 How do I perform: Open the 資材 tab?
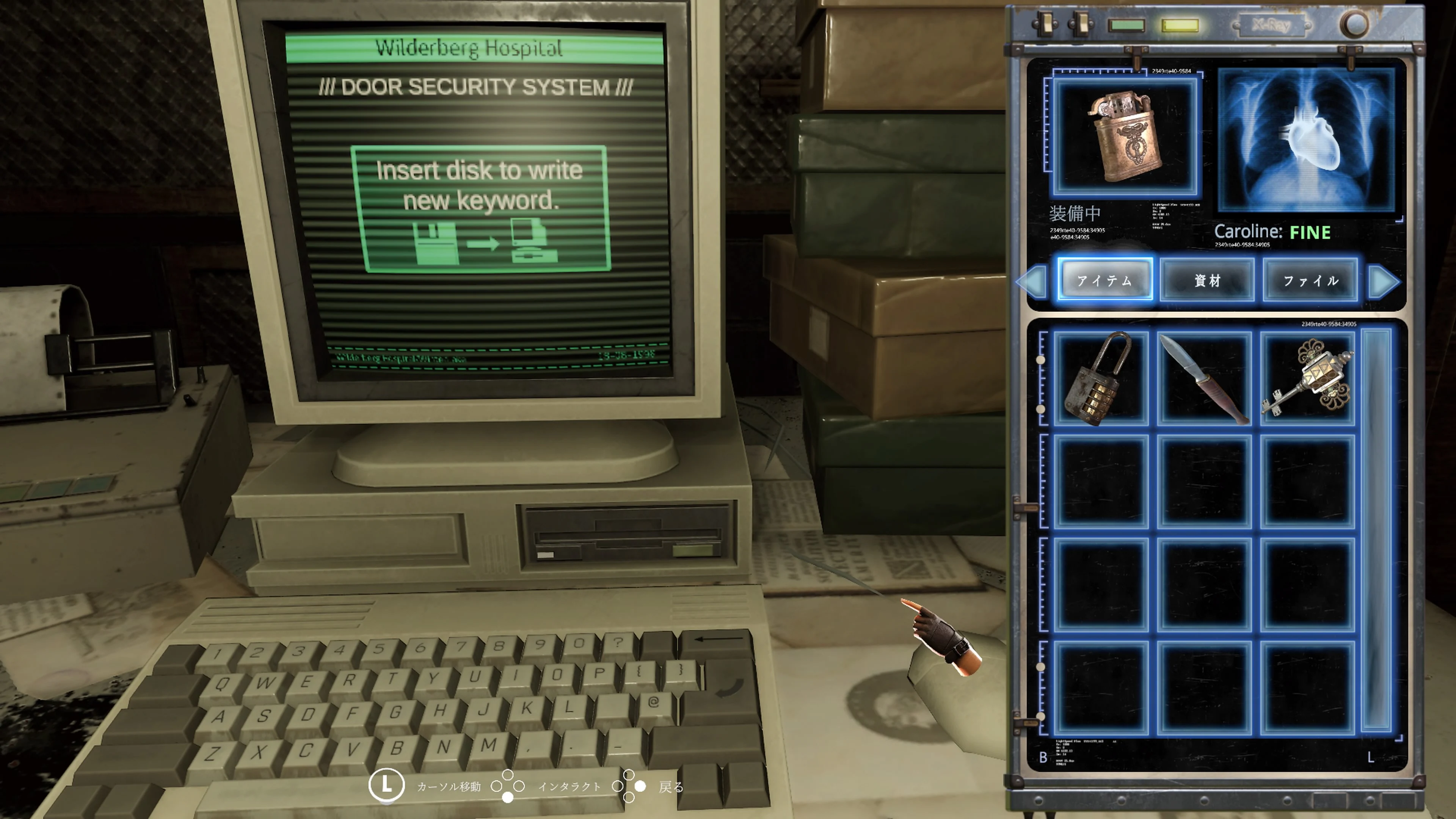tap(1207, 280)
